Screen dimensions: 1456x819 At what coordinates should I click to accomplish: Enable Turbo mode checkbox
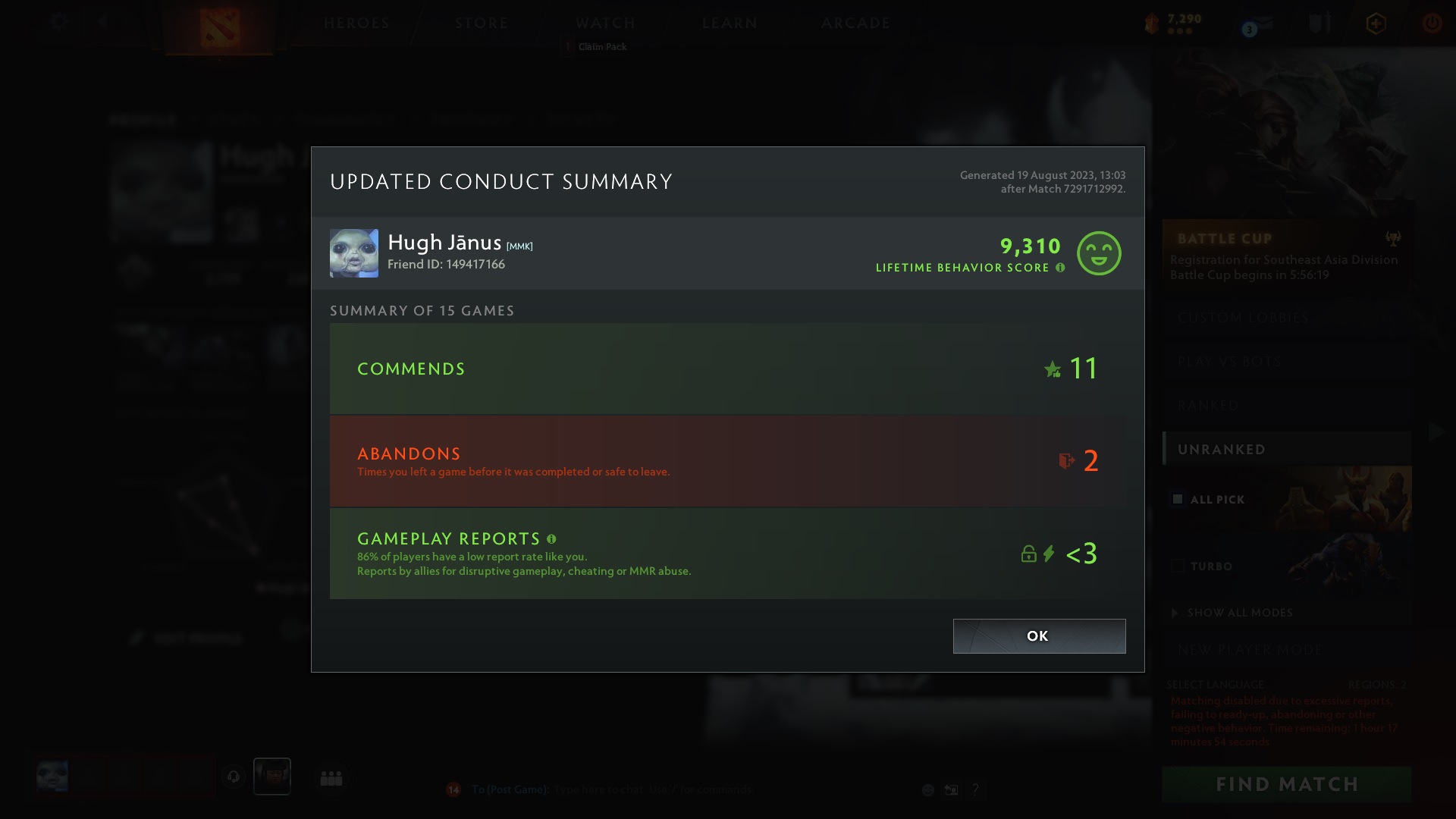1177,565
